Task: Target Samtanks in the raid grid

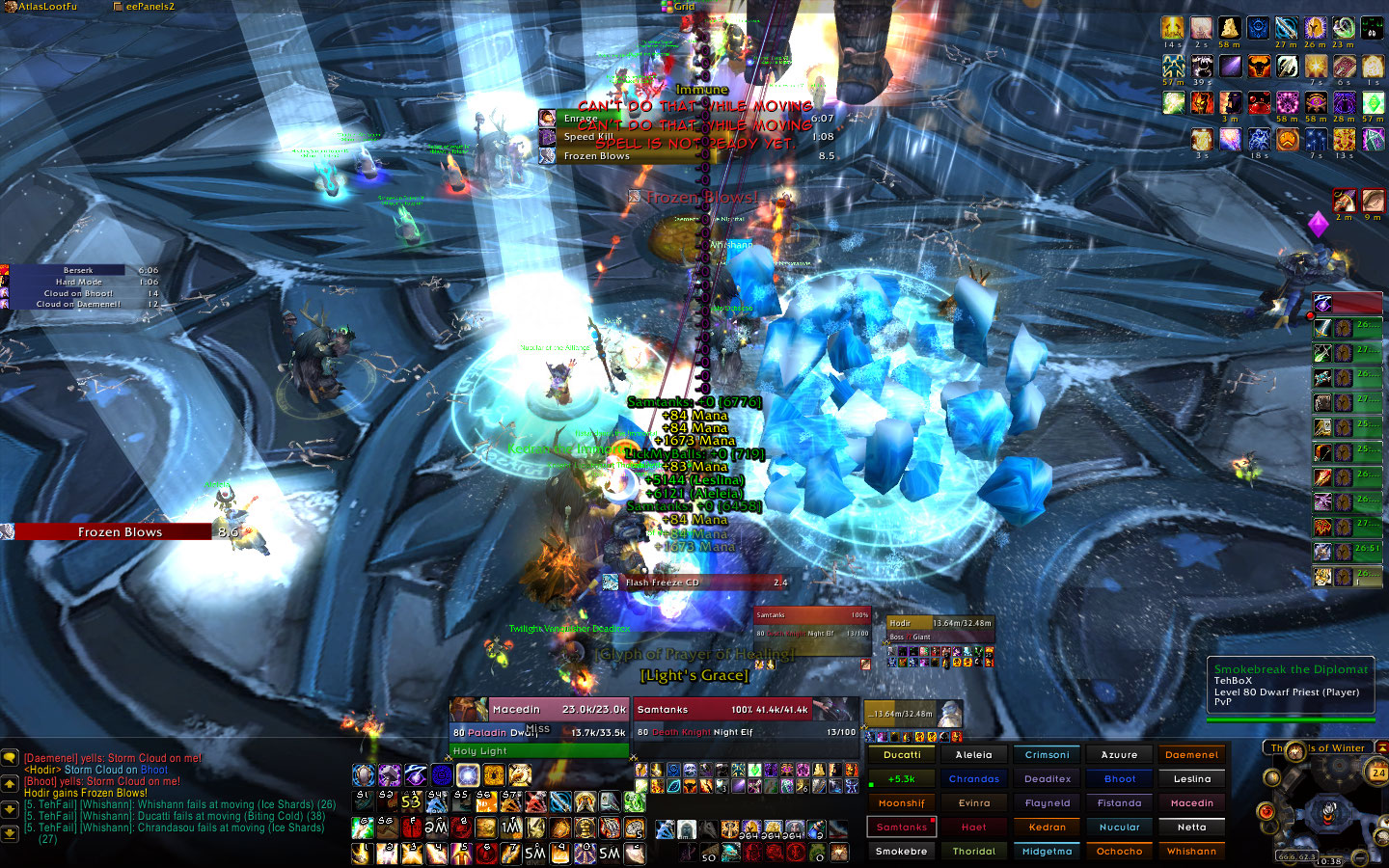Action: point(902,827)
